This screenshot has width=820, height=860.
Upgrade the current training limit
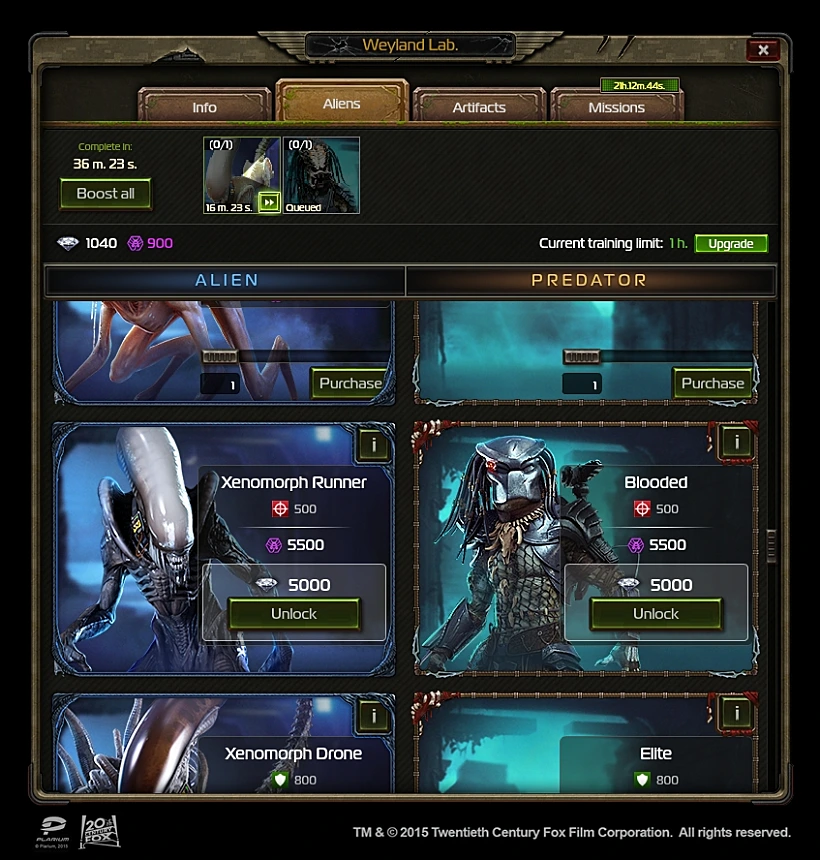coord(731,244)
